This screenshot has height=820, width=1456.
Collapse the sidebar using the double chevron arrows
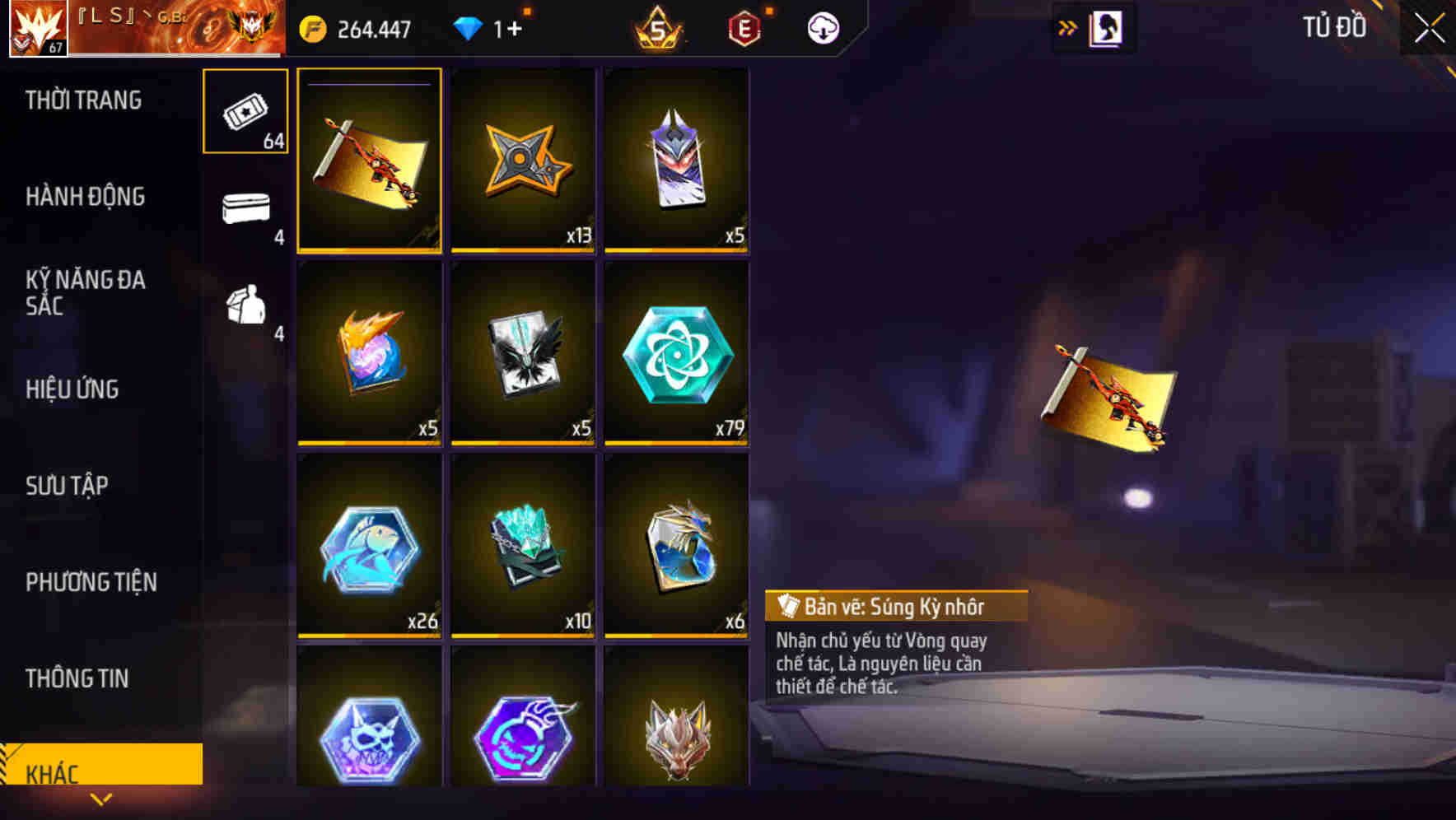pos(1067,26)
